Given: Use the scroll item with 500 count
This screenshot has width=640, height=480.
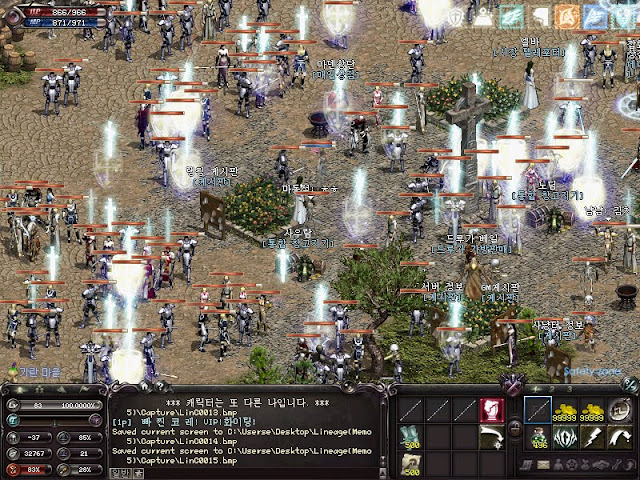Looking at the screenshot, I should click(x=411, y=463).
